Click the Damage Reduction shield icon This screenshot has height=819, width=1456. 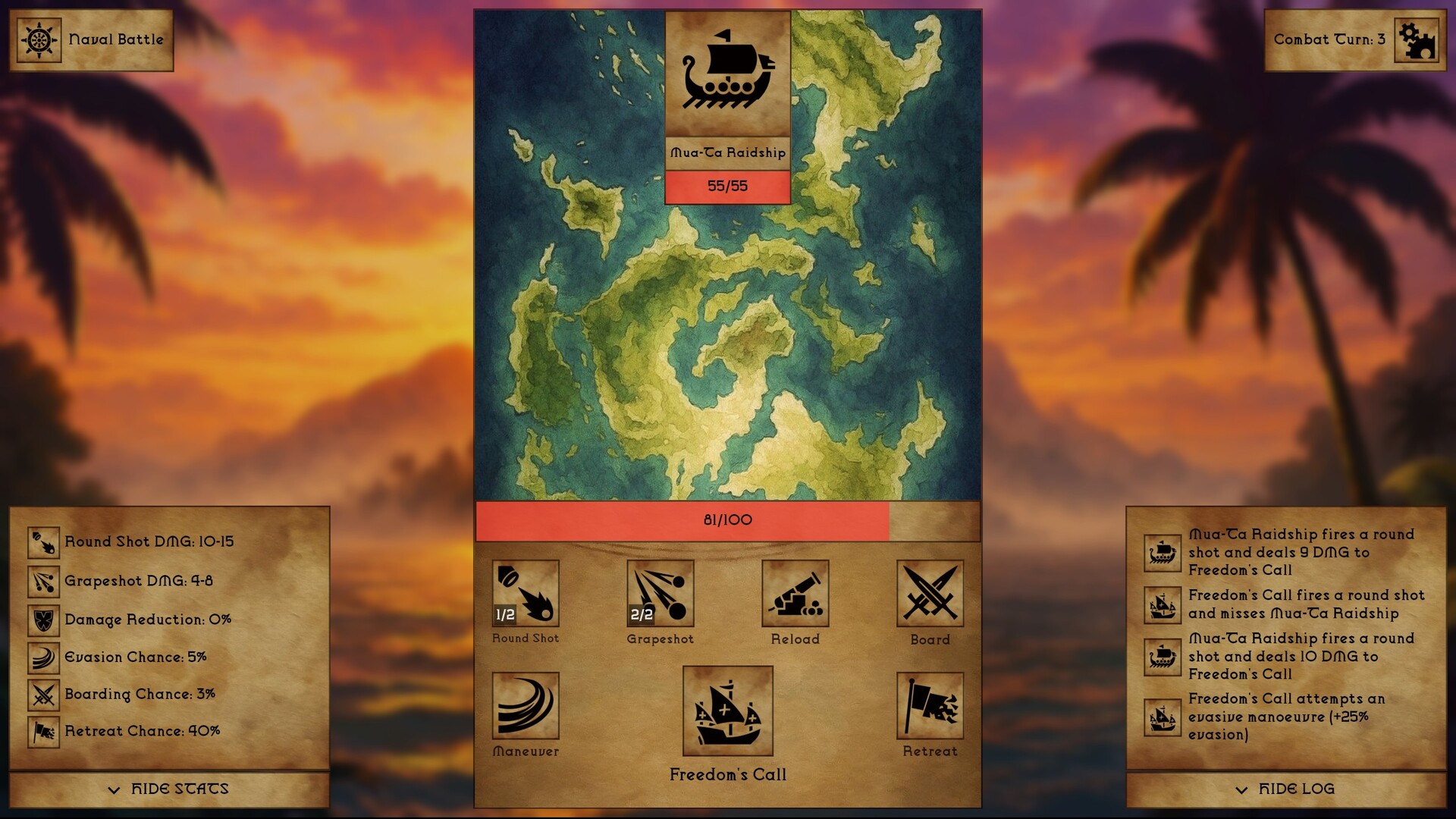tap(43, 619)
